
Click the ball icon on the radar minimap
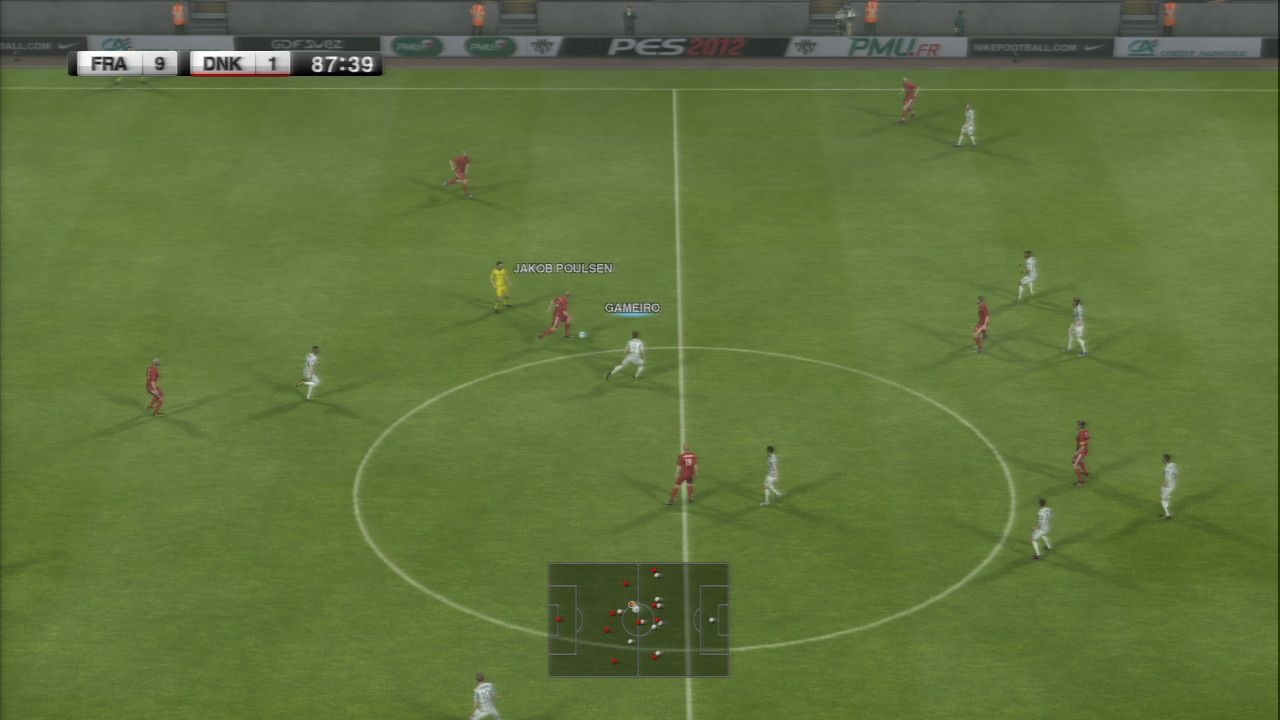tap(634, 604)
